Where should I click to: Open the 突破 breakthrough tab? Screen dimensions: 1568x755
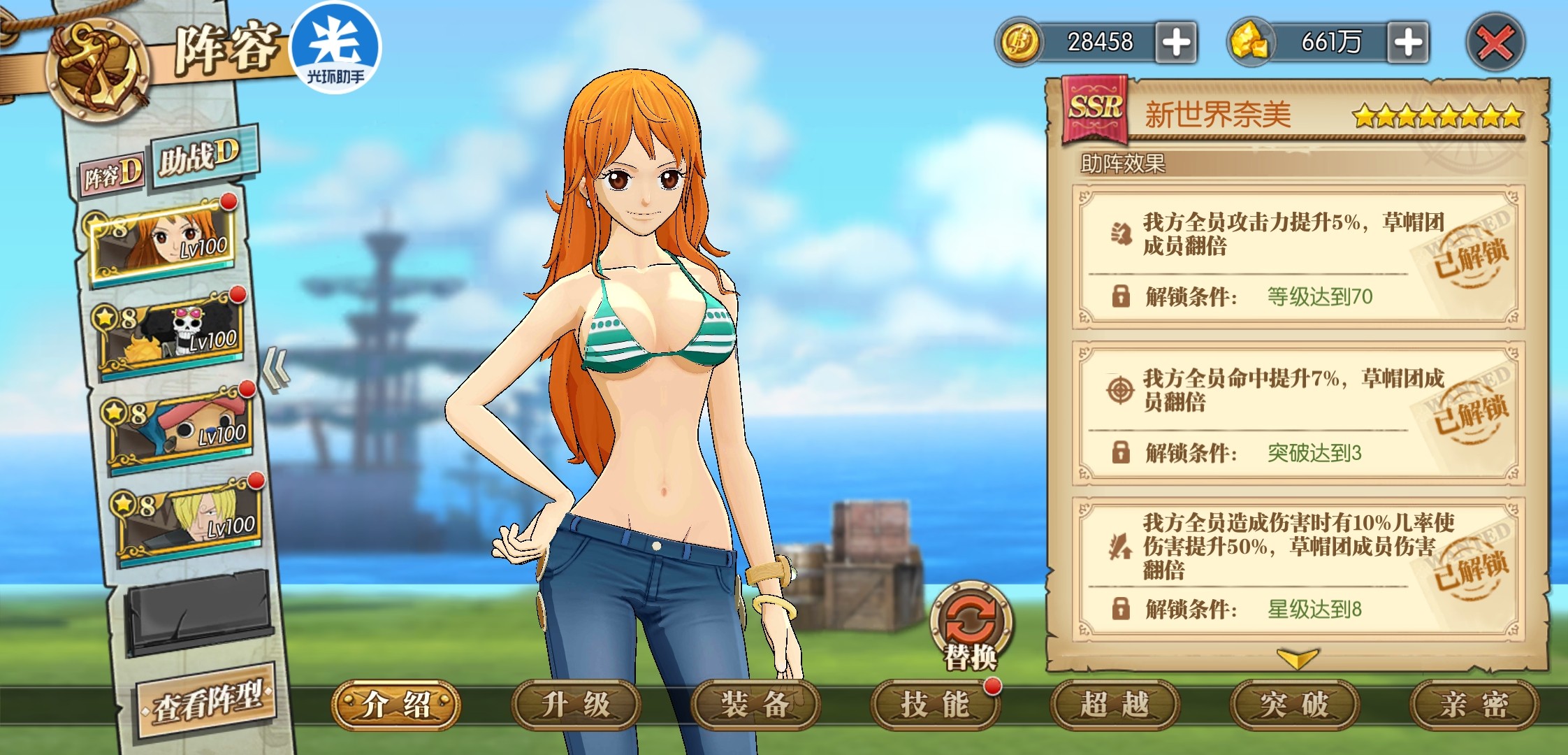pos(1294,705)
